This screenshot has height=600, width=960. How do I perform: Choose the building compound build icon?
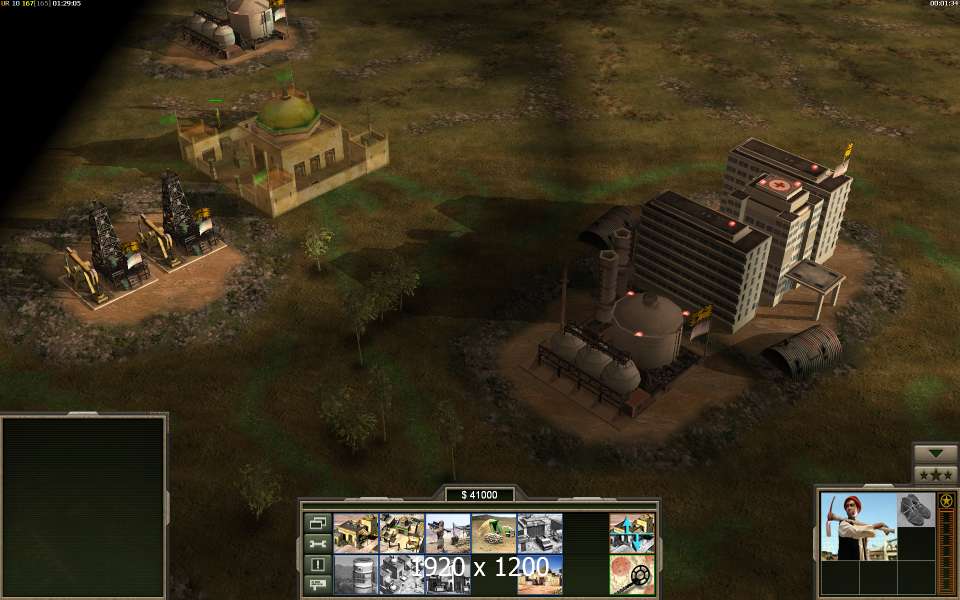pos(401,533)
